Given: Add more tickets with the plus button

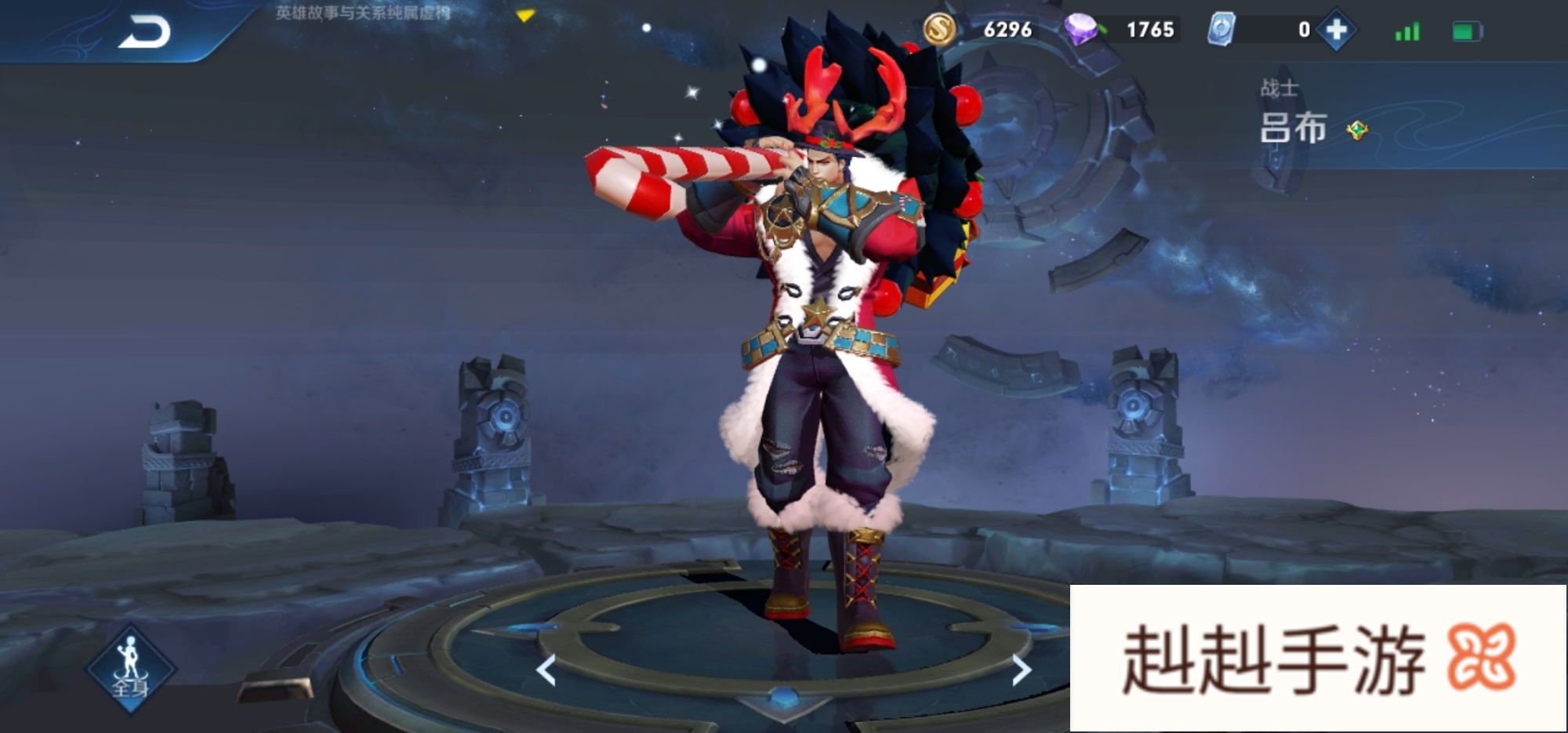Looking at the screenshot, I should [x=1337, y=31].
